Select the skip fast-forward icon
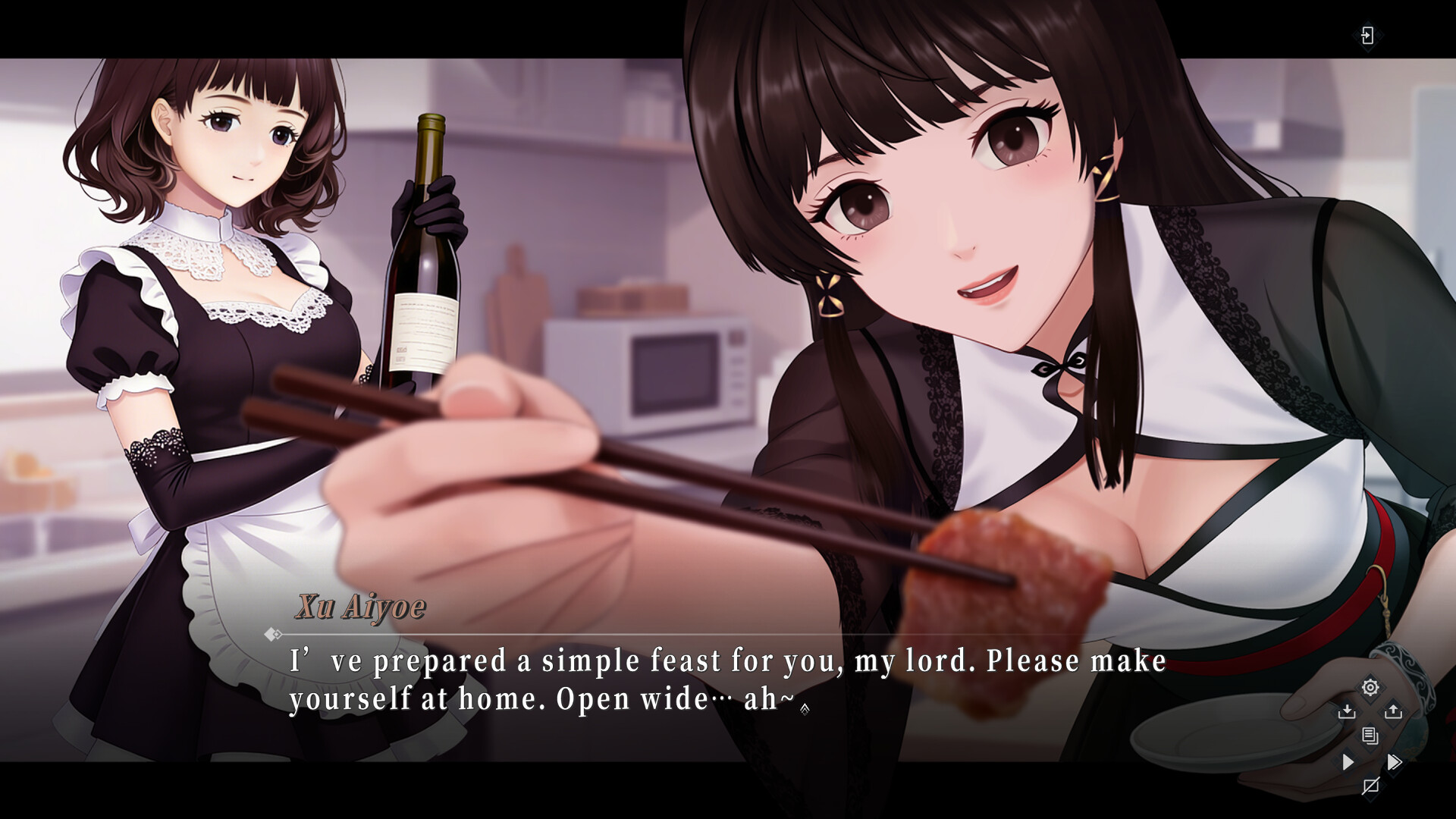This screenshot has width=1456, height=819. (x=1395, y=762)
